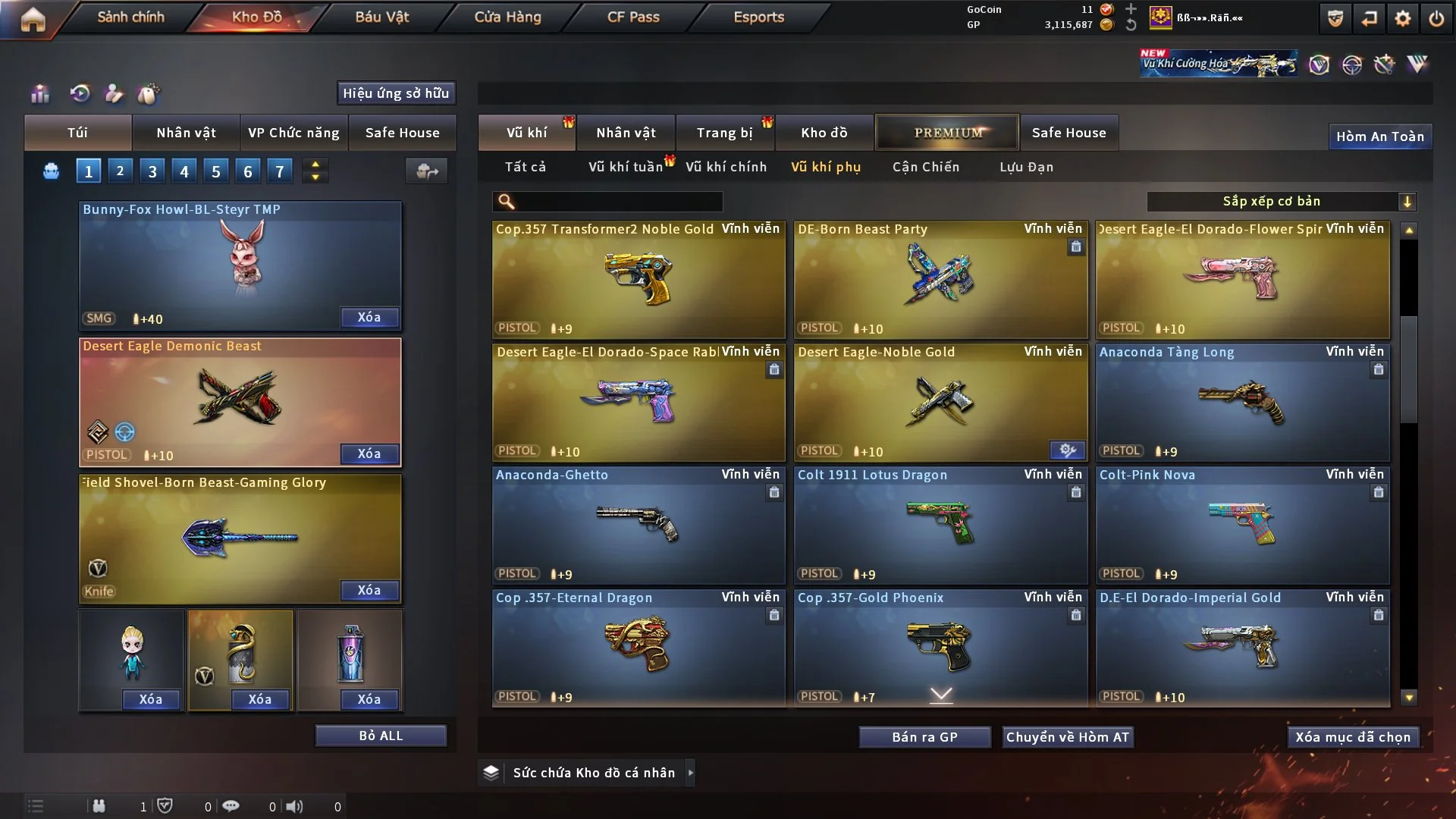Sell selection with Bán ra GP
Viewport: 1456px width, 819px height.
pyautogui.click(x=924, y=737)
